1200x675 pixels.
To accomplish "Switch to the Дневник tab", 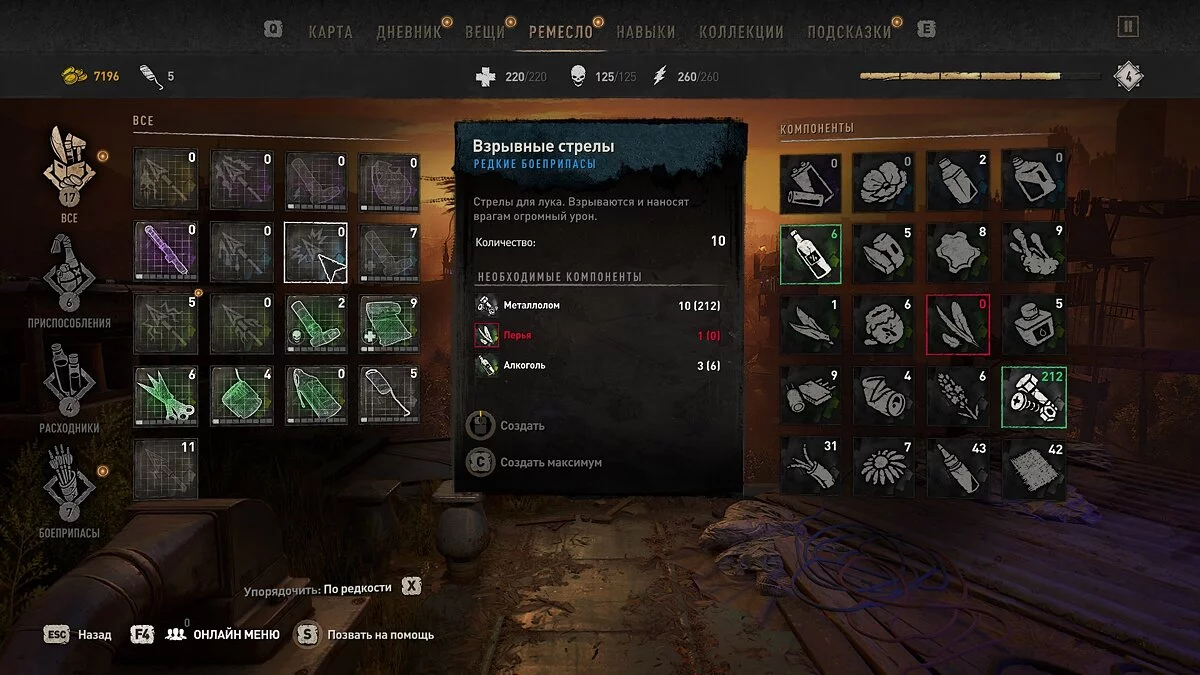I will click(x=408, y=31).
